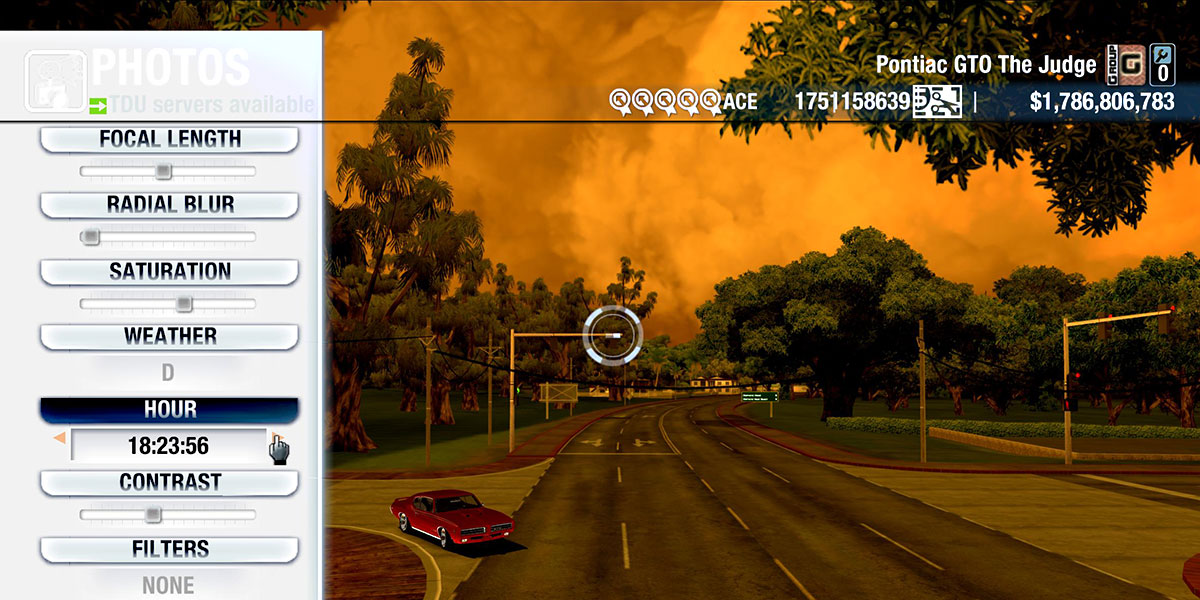Click the Photos camera icon

(55, 78)
